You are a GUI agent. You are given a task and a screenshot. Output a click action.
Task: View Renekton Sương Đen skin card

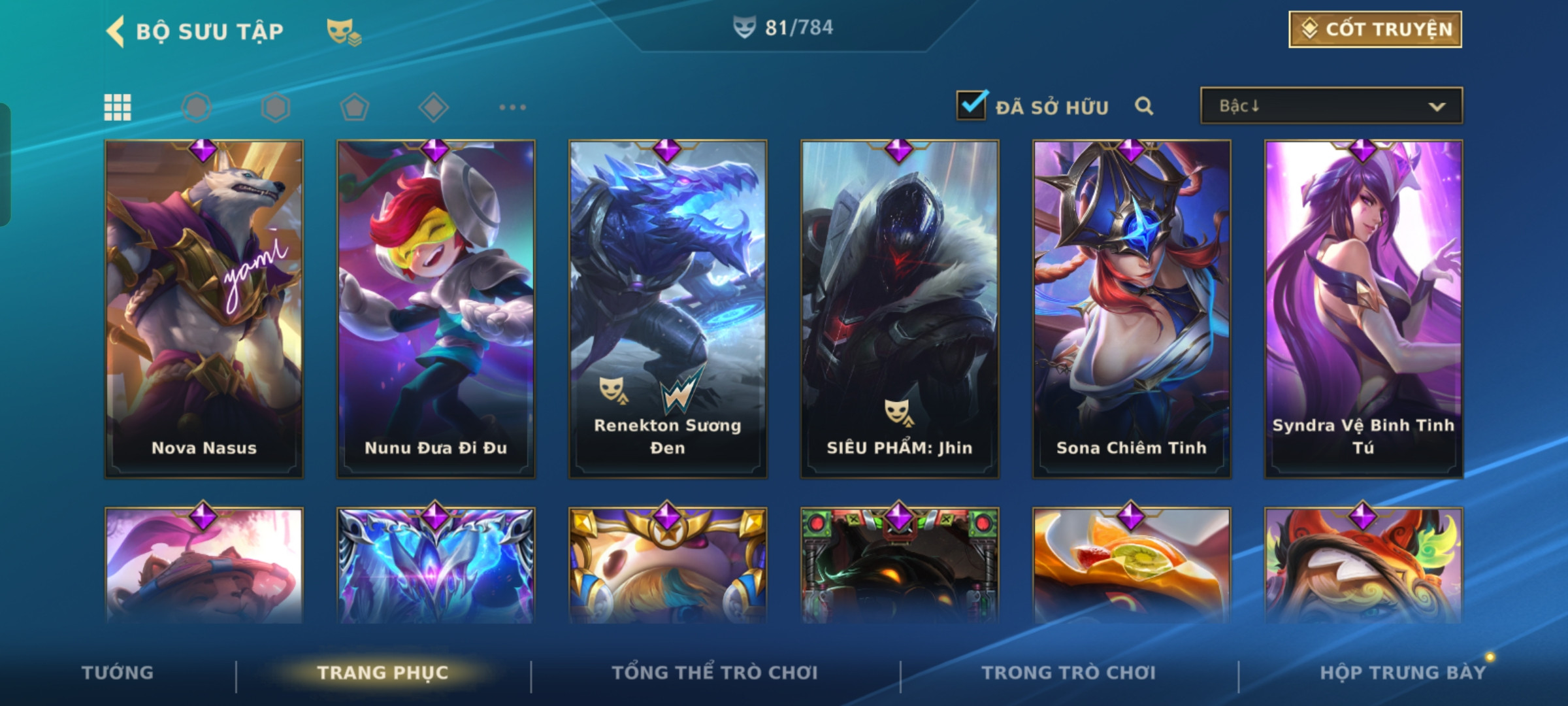tap(668, 309)
